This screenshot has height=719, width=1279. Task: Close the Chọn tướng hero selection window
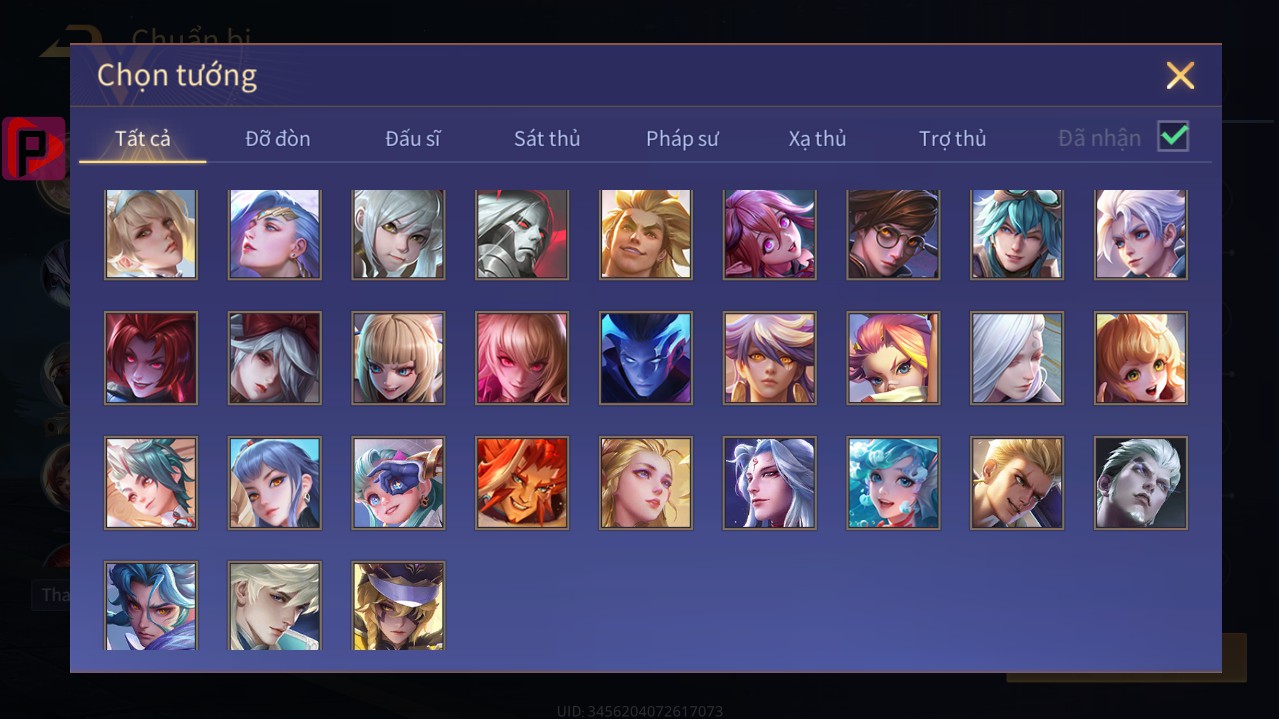pos(1180,76)
